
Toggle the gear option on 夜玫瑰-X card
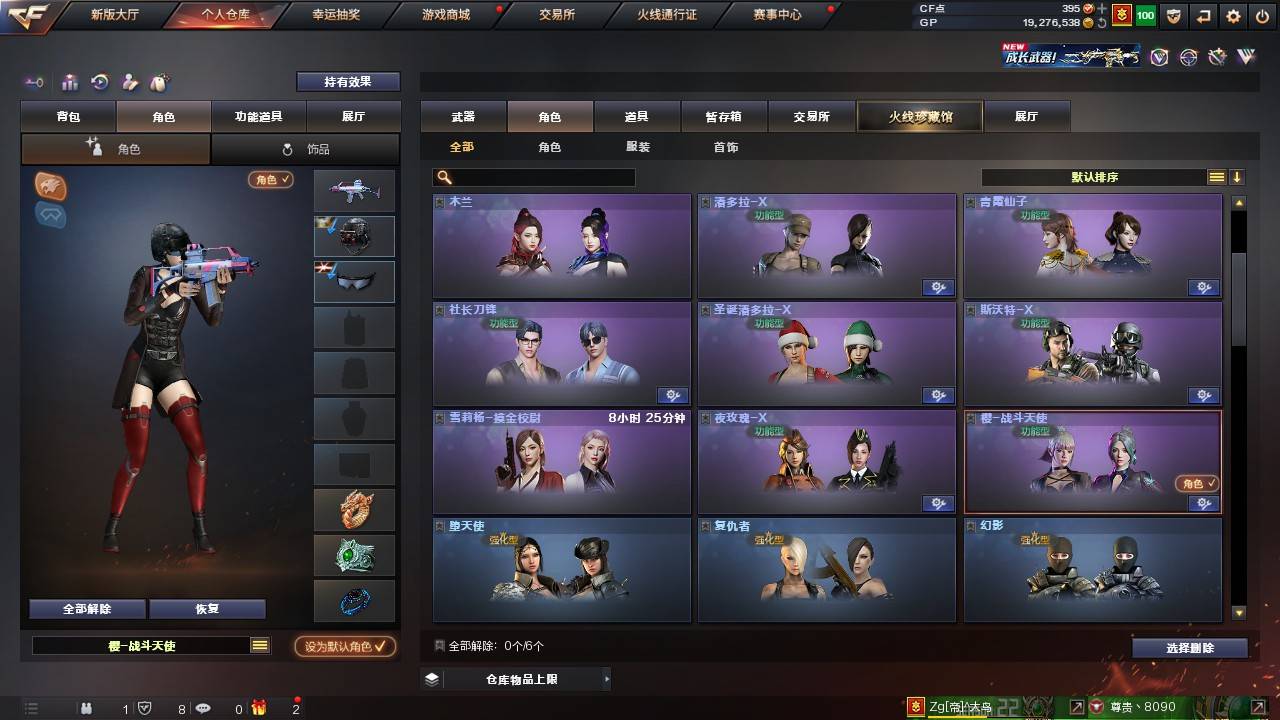(938, 503)
